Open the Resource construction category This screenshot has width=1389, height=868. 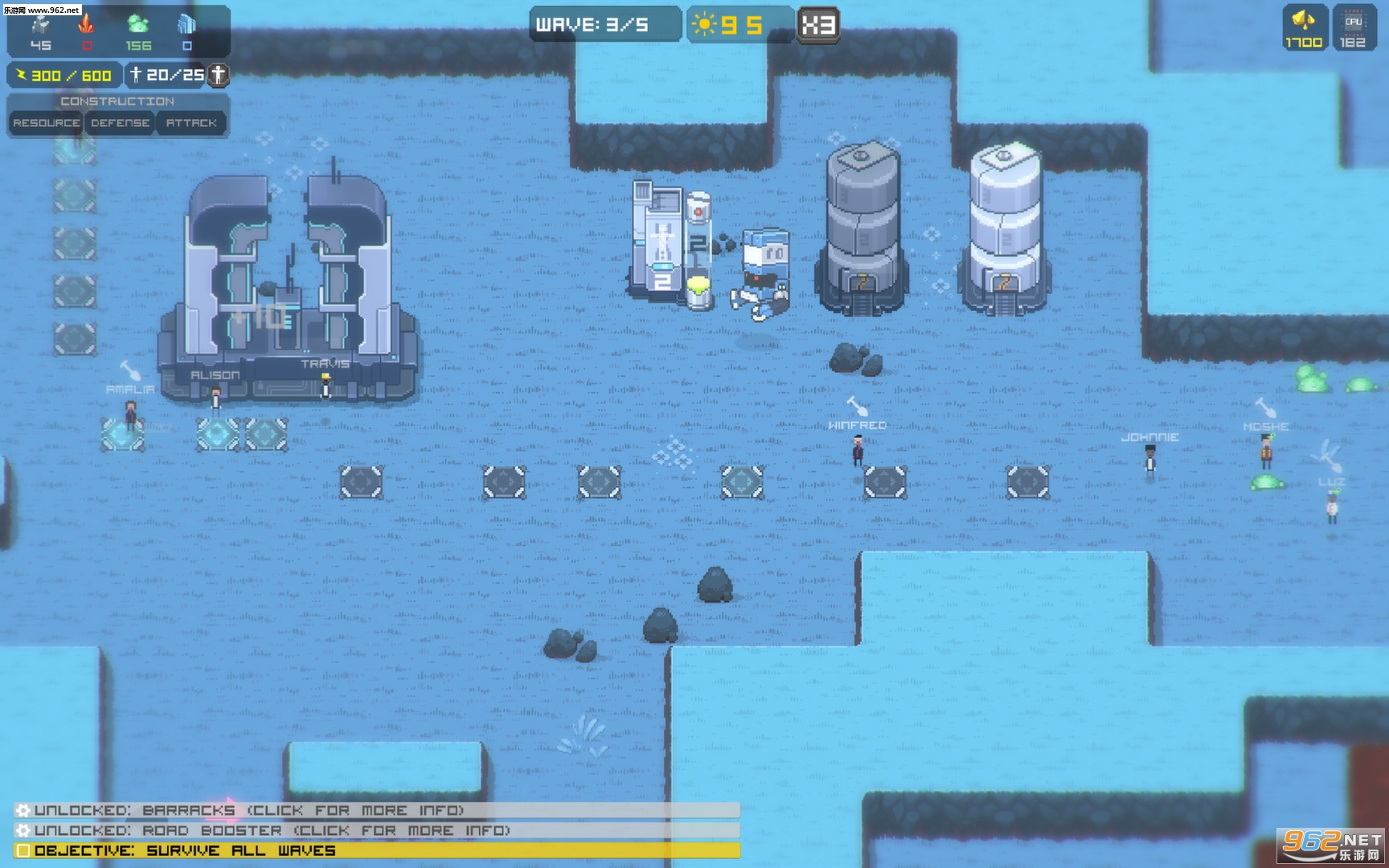[47, 123]
